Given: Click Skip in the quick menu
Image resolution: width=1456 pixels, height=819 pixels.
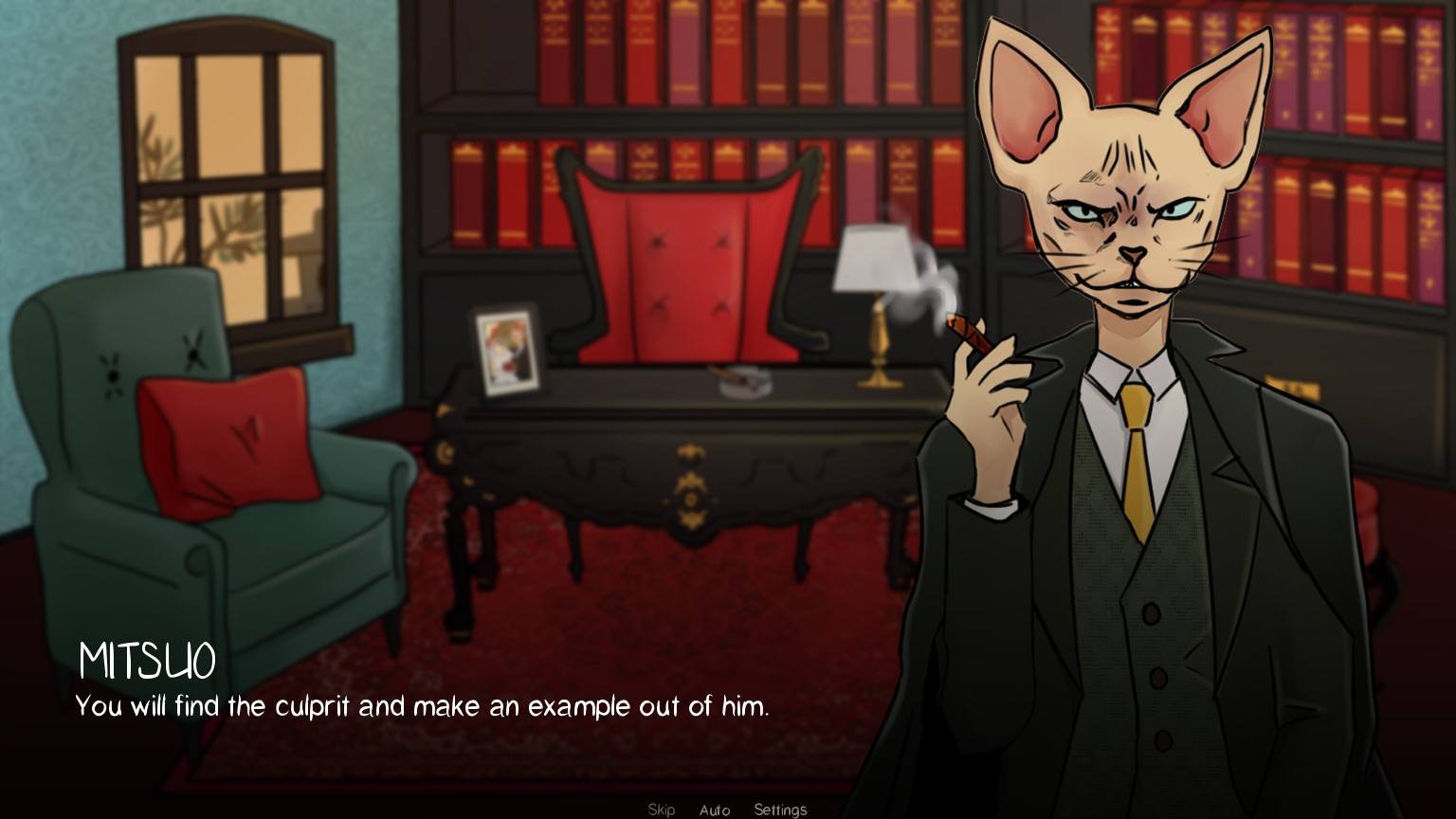Looking at the screenshot, I should pos(662,810).
